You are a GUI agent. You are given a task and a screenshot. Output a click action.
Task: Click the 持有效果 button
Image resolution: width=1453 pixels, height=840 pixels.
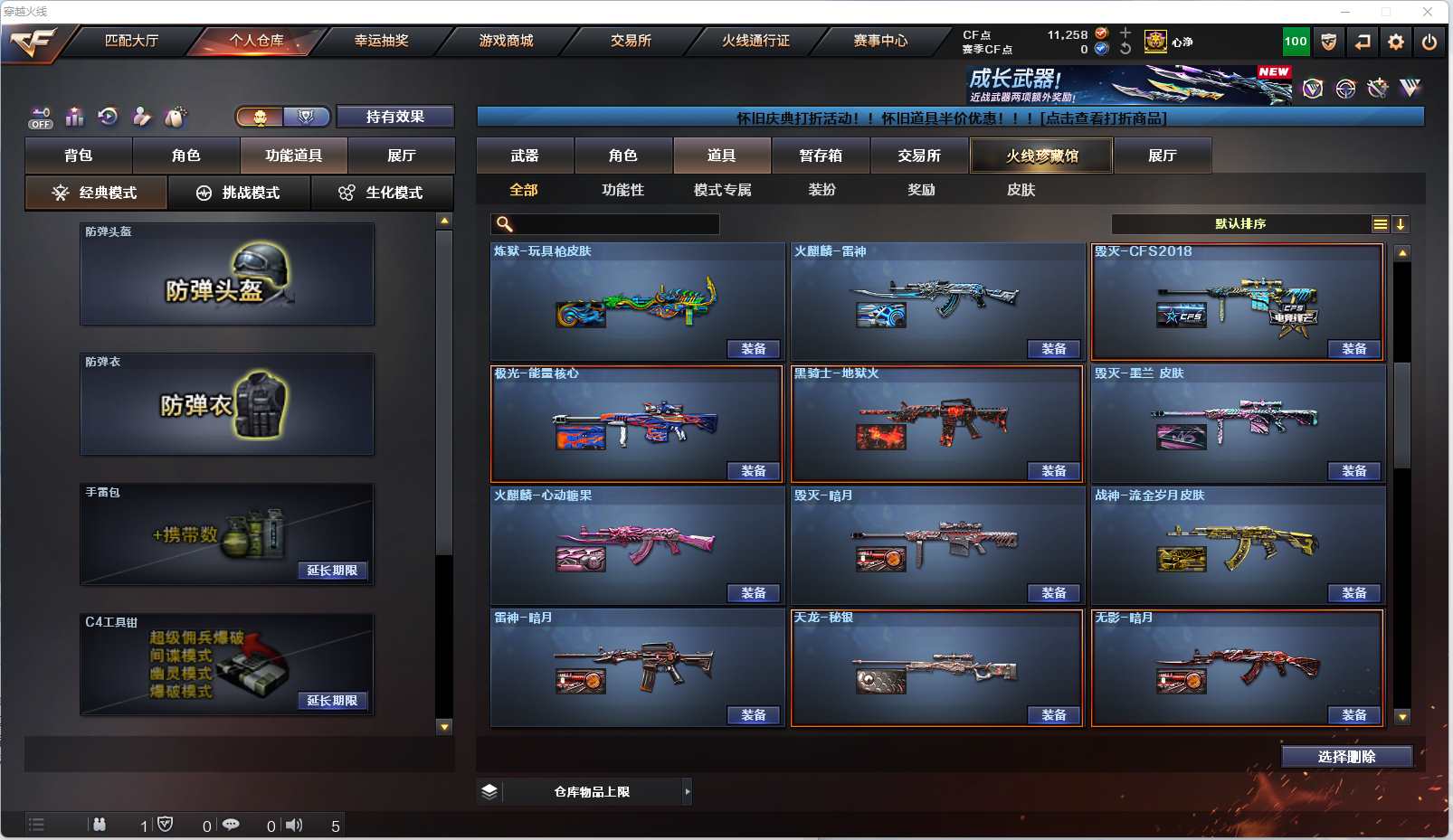coord(394,117)
